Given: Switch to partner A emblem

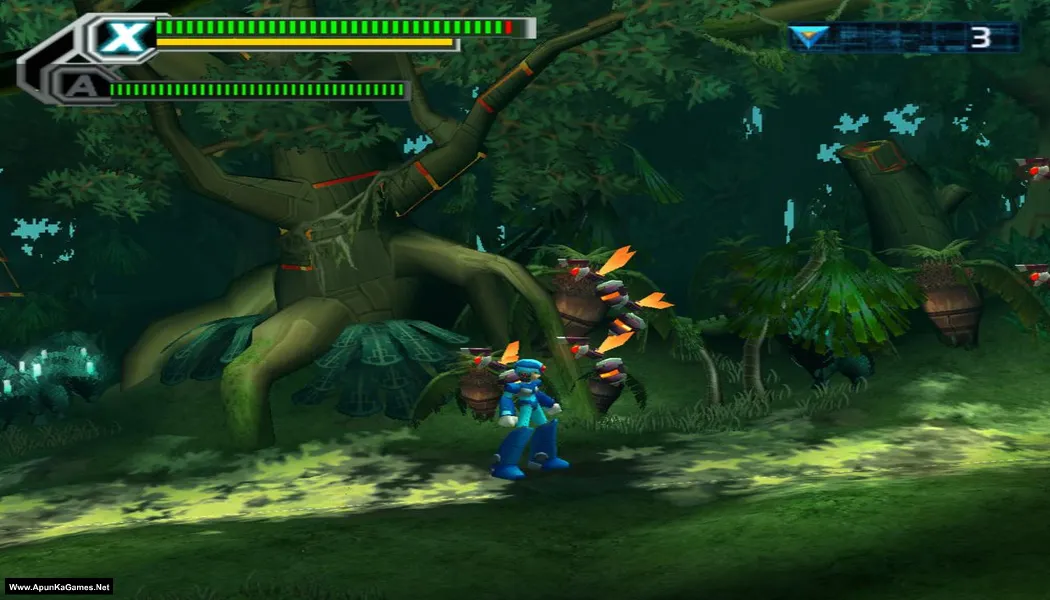Looking at the screenshot, I should pyautogui.click(x=77, y=87).
